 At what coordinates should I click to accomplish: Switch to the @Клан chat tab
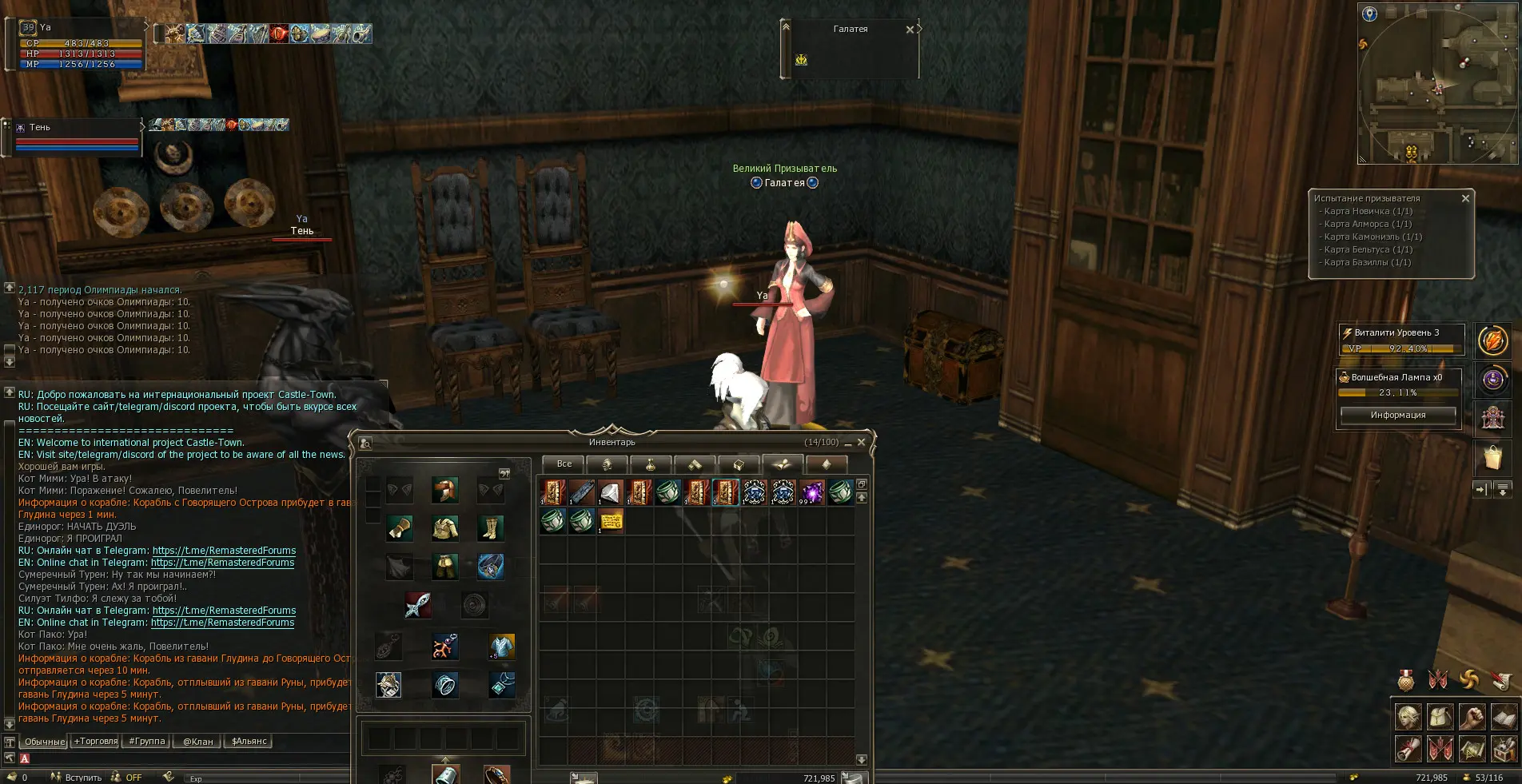tap(197, 741)
